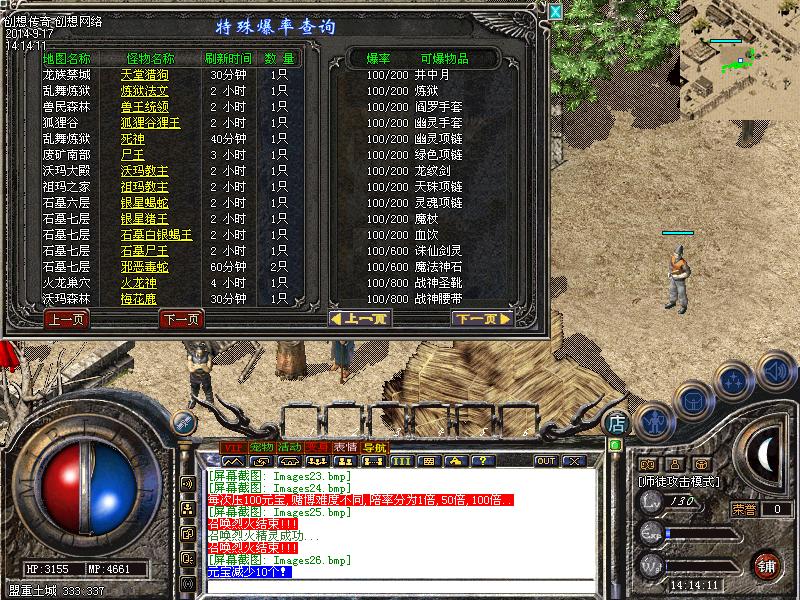This screenshot has height=600, width=800.
Task: Select the 沃玛教主 monster link
Action: pos(145,171)
